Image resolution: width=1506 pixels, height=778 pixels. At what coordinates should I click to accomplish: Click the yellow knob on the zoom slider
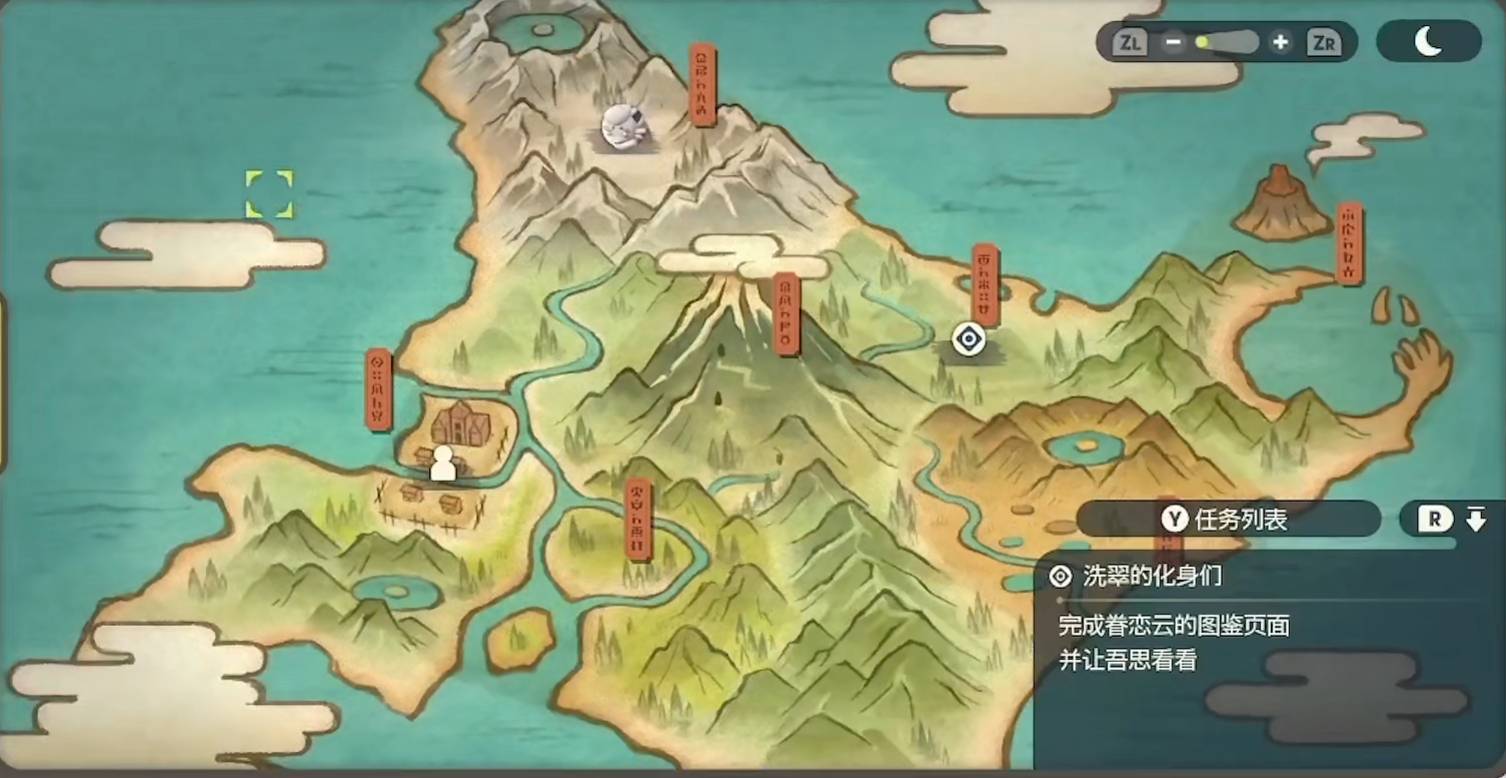(1204, 42)
